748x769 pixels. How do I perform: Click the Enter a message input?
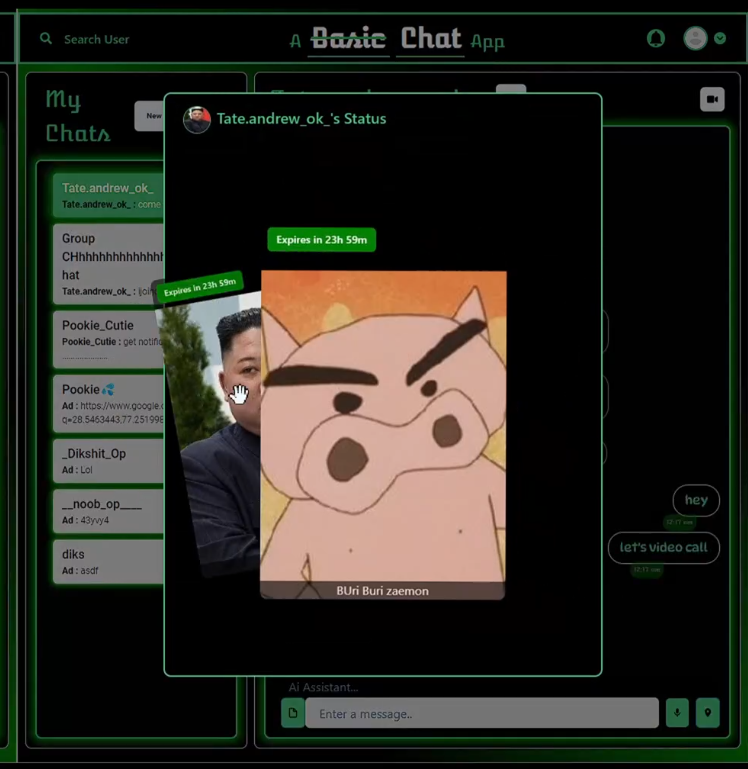coord(481,713)
